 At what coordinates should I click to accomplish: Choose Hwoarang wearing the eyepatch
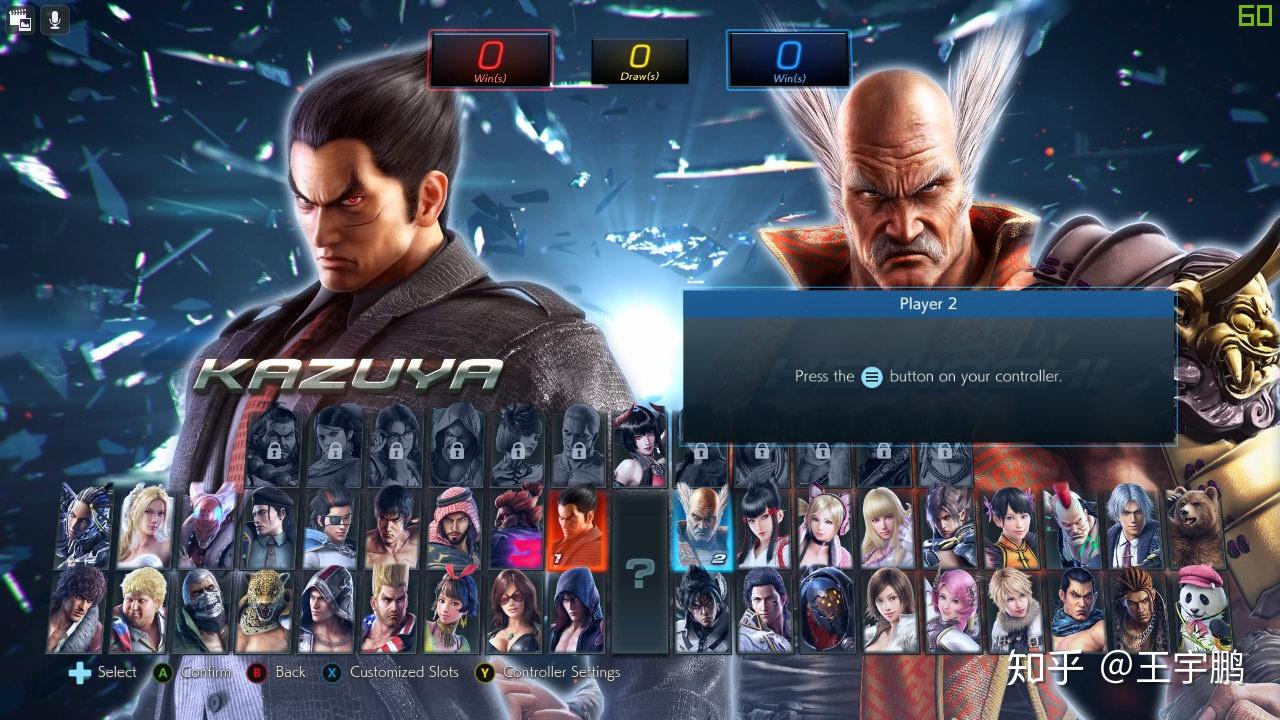(330, 528)
